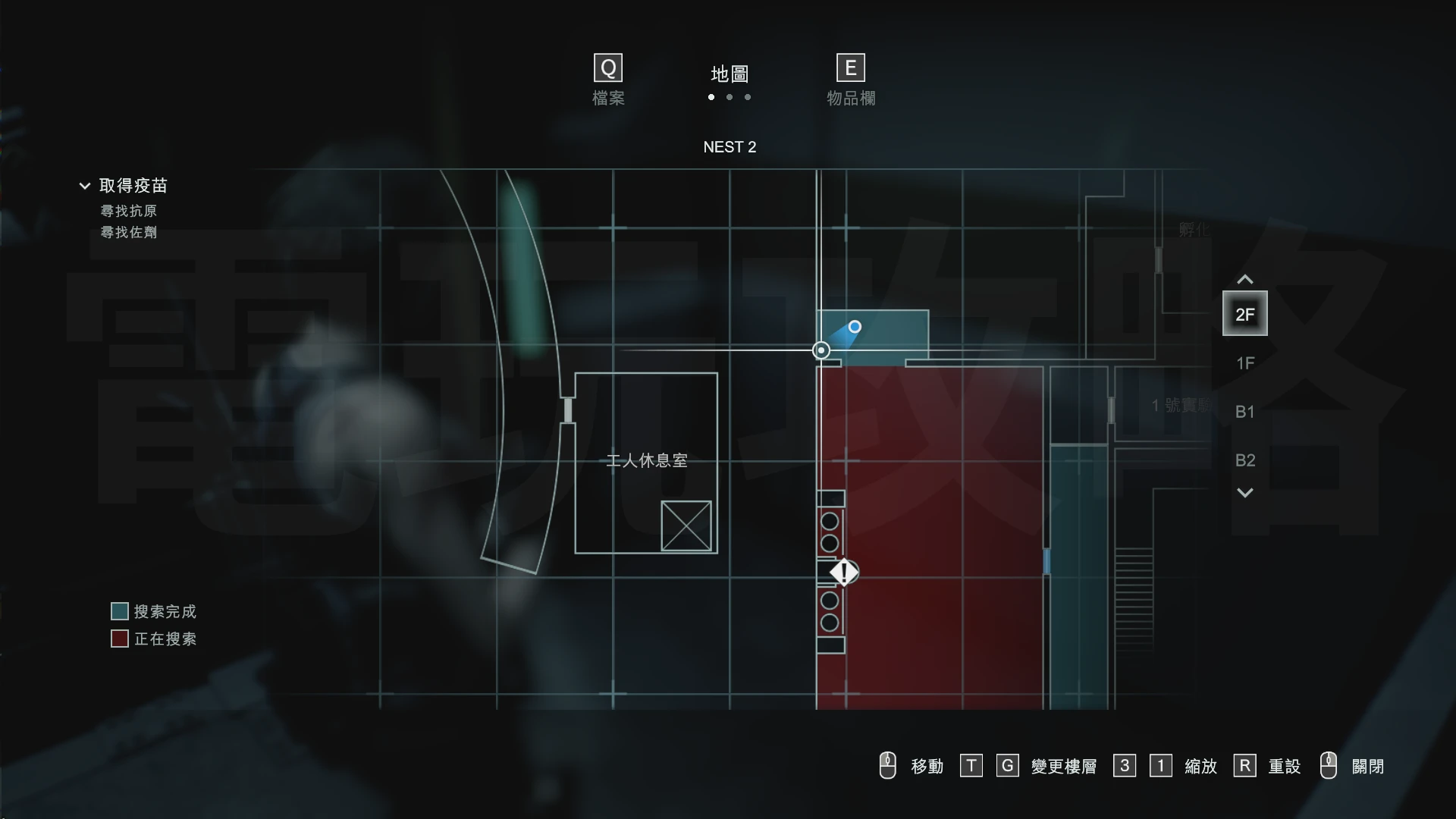This screenshot has height=819, width=1456.
Task: Click the 搜索完成 legend entry
Action: pos(154,611)
